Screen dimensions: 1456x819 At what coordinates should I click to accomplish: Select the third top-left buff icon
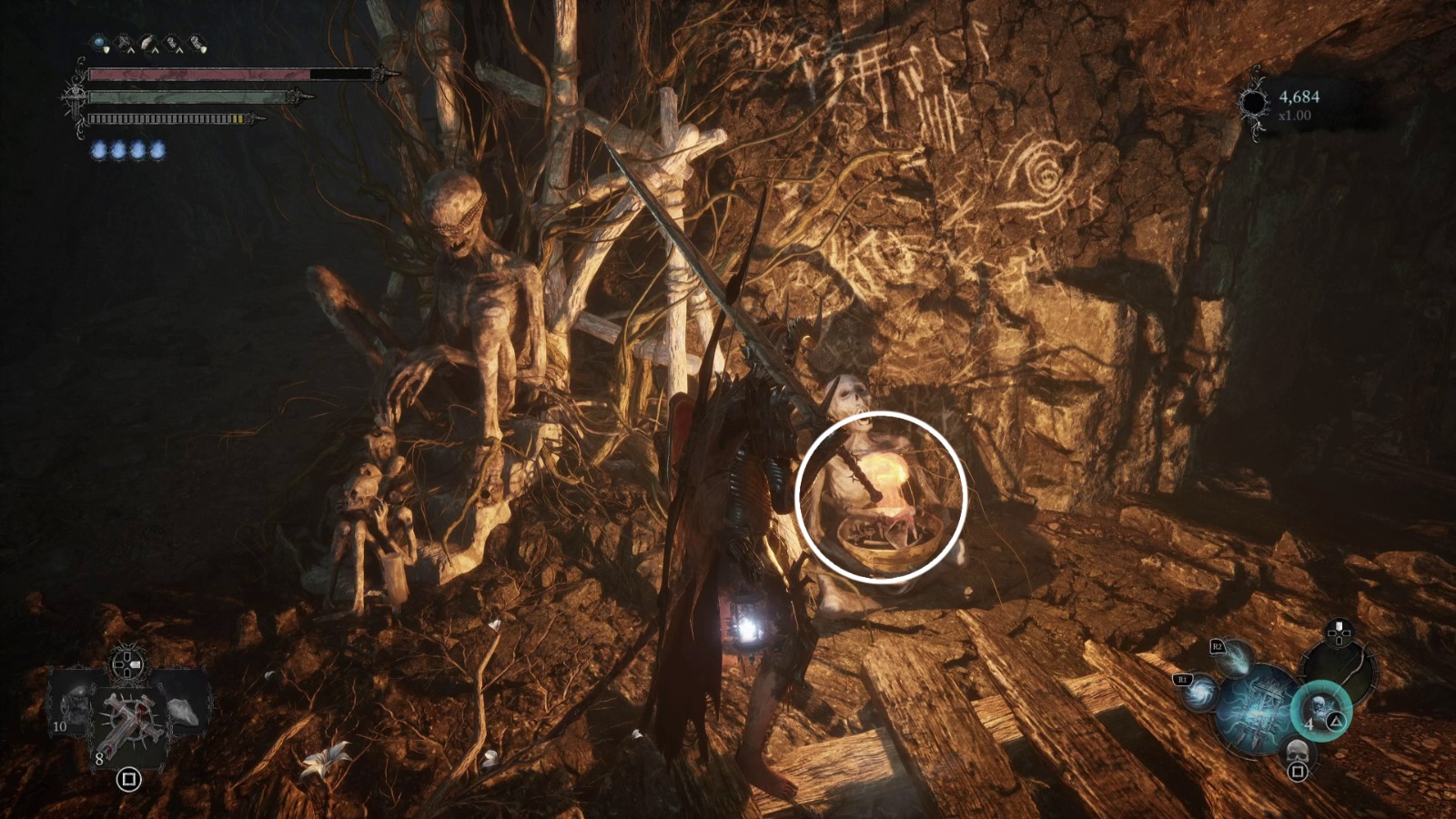[147, 42]
